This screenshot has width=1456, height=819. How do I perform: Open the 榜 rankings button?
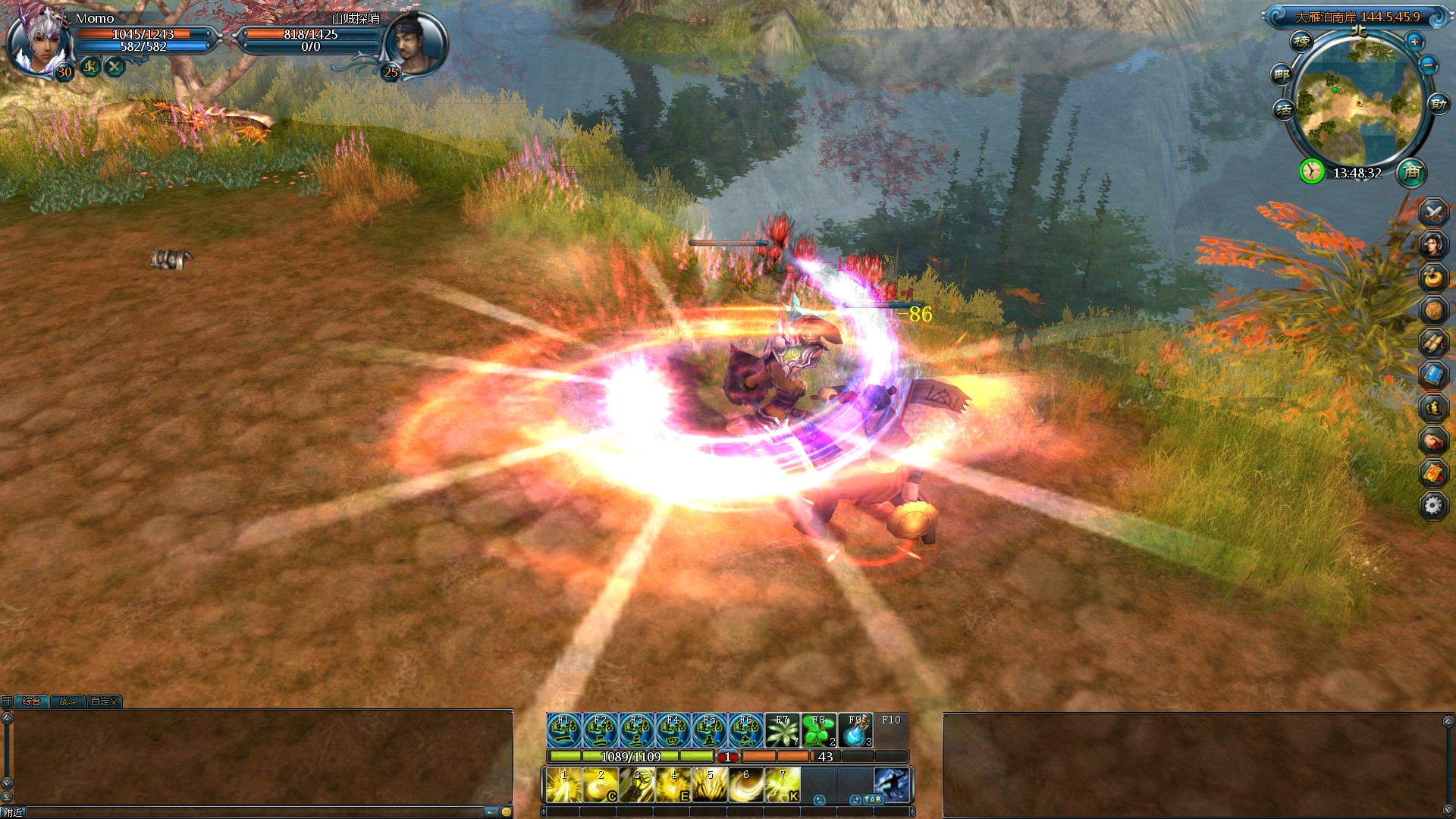point(1301,42)
